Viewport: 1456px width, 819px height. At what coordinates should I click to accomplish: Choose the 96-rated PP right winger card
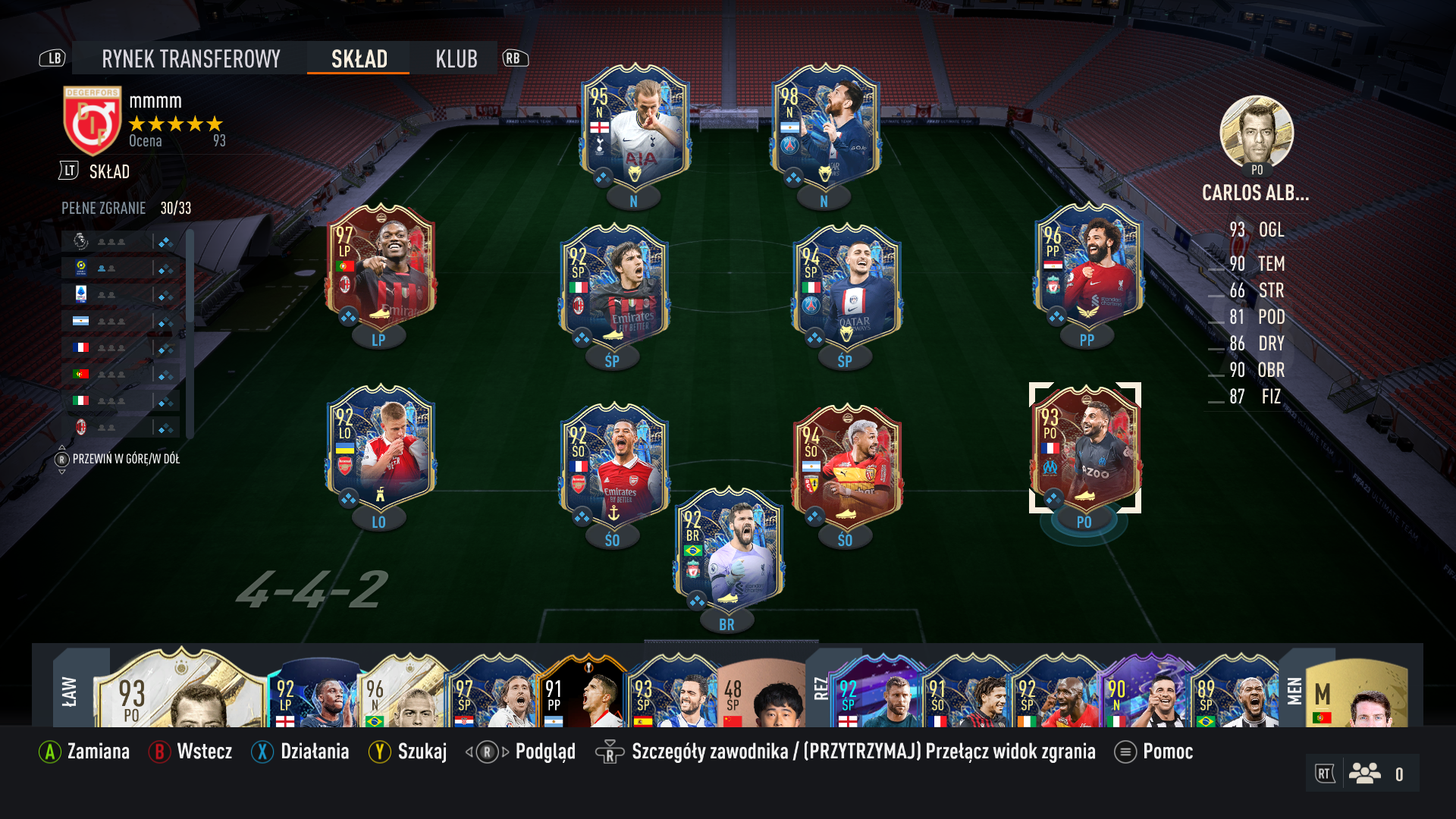click(1088, 265)
